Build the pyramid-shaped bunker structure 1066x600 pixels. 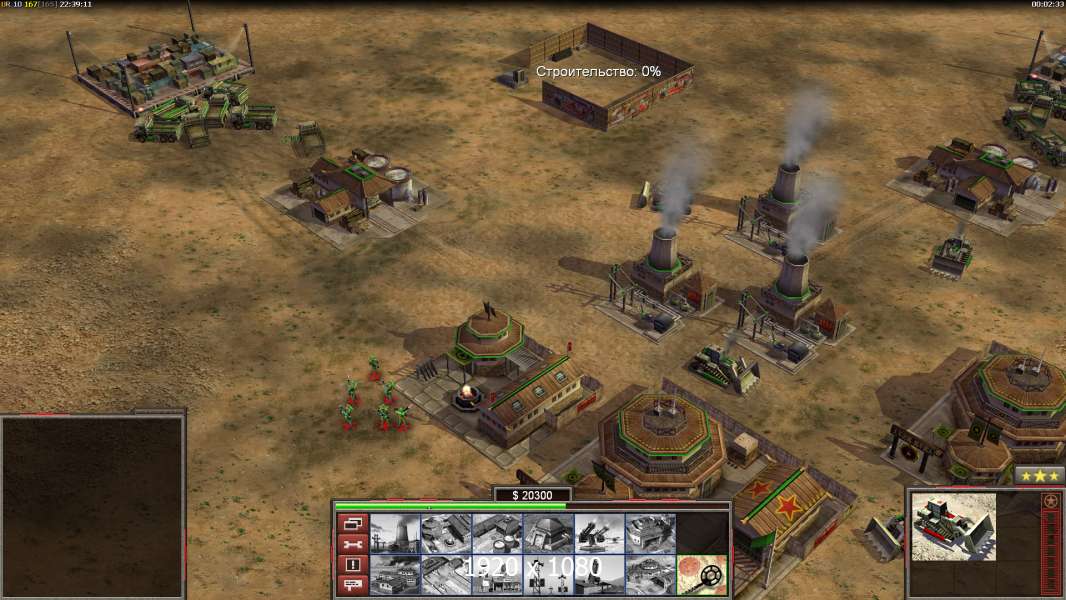[x=548, y=534]
